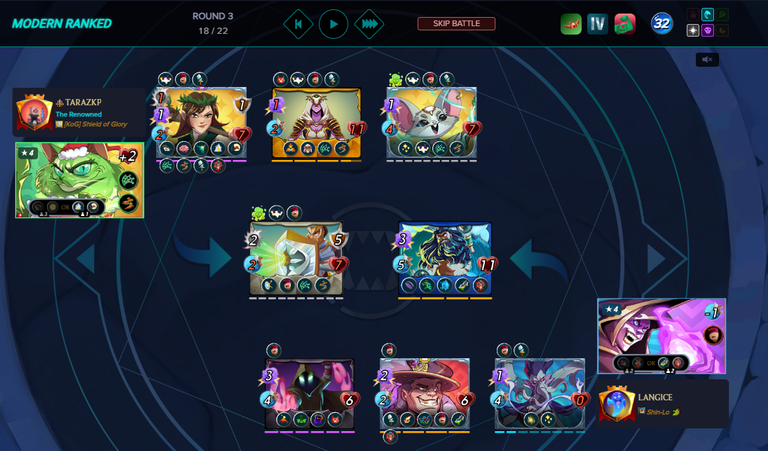Play the battle replay

coord(333,24)
